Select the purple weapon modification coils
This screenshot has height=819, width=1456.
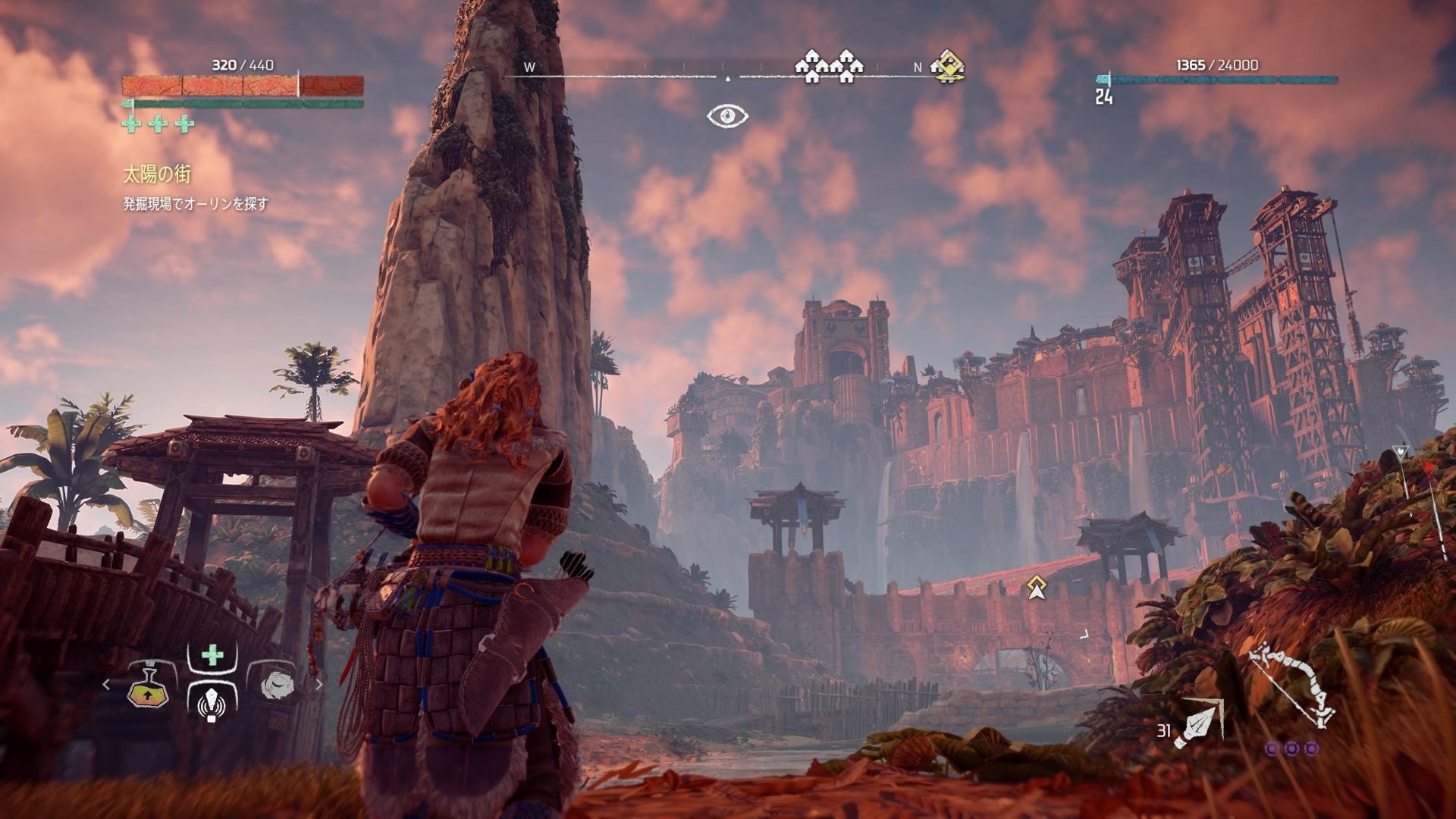[1291, 749]
